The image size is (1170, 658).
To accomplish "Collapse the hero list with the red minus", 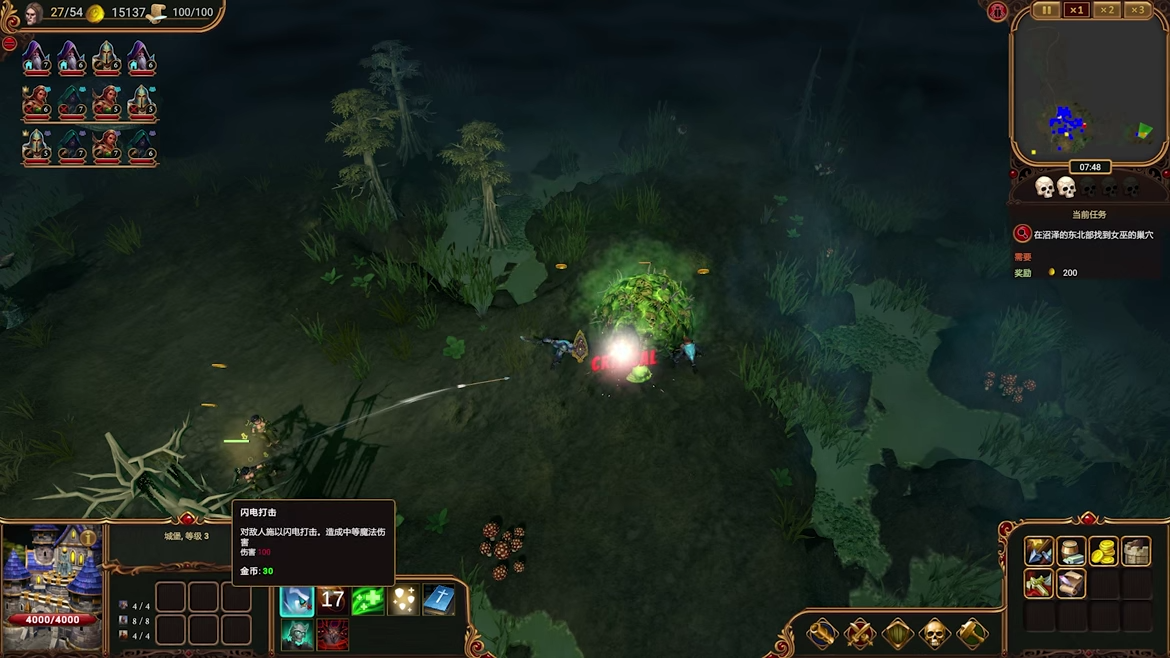I will pyautogui.click(x=9, y=44).
